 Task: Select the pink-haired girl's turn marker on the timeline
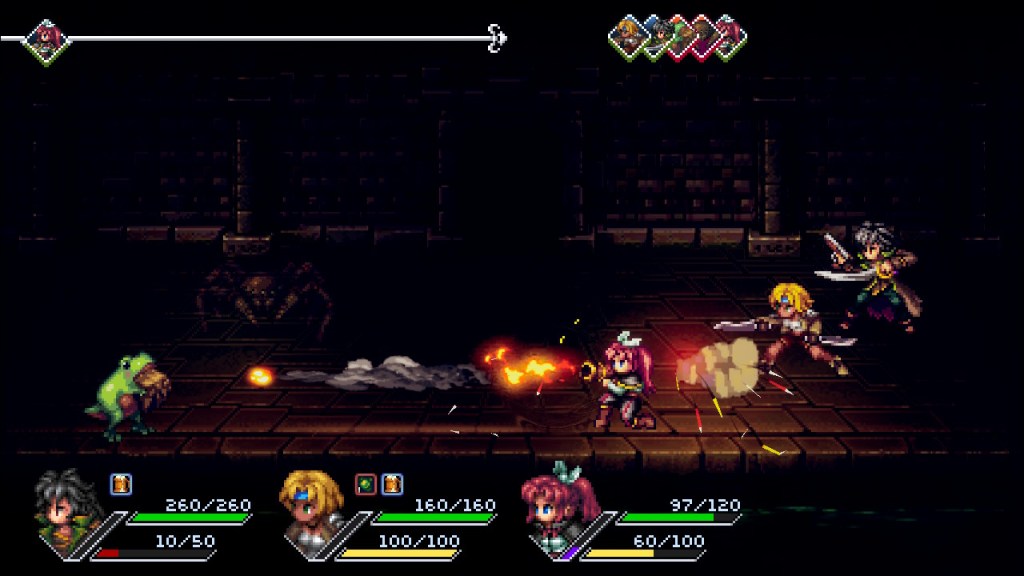[x=46, y=40]
